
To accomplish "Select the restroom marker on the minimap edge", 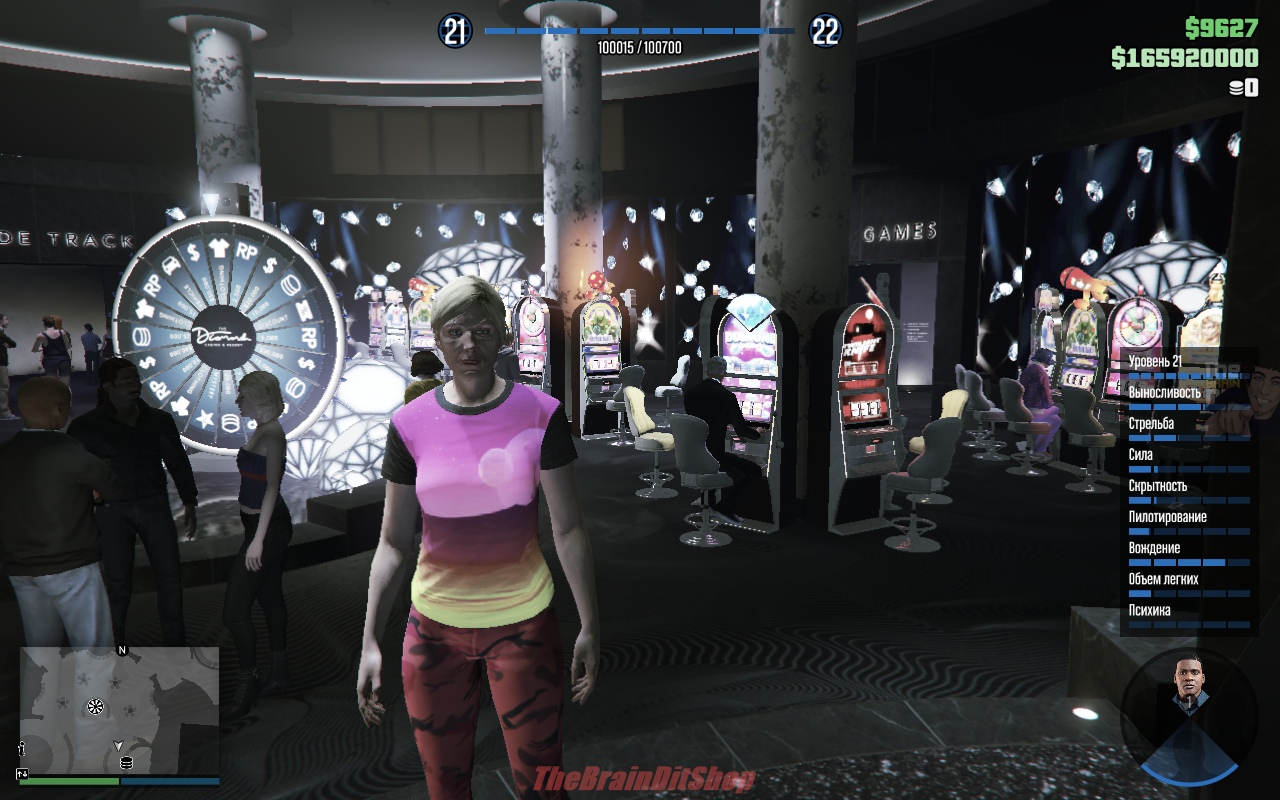I will pos(21,748).
